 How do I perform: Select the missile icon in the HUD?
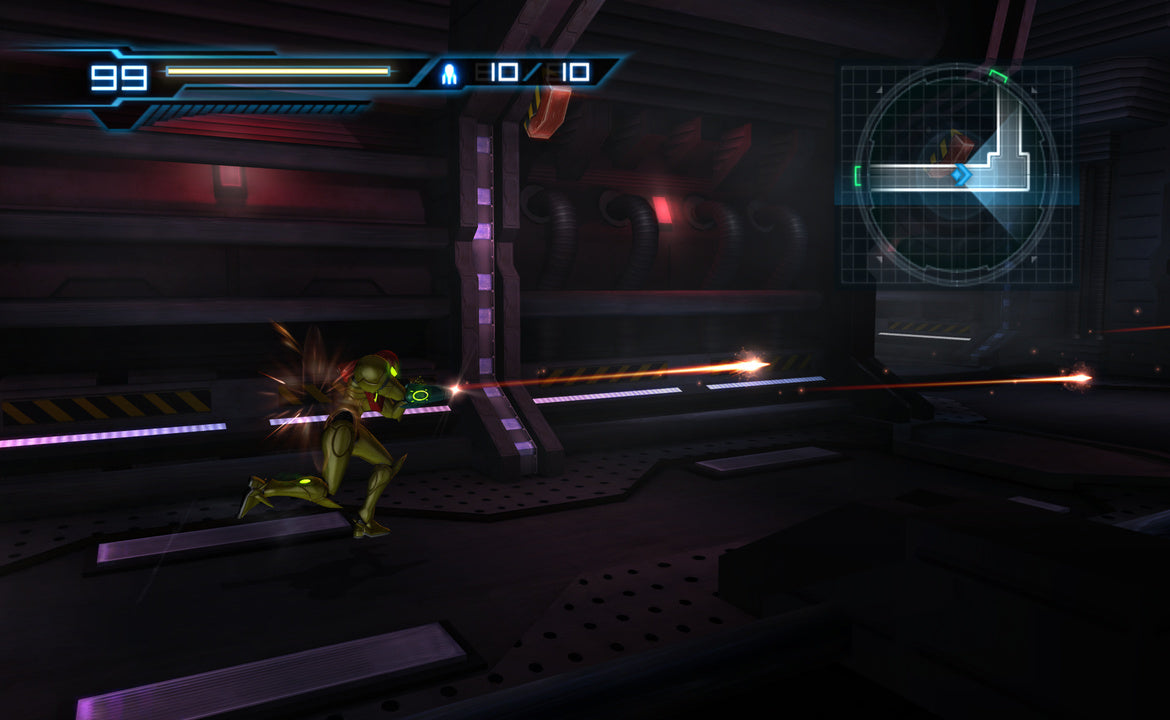click(451, 73)
